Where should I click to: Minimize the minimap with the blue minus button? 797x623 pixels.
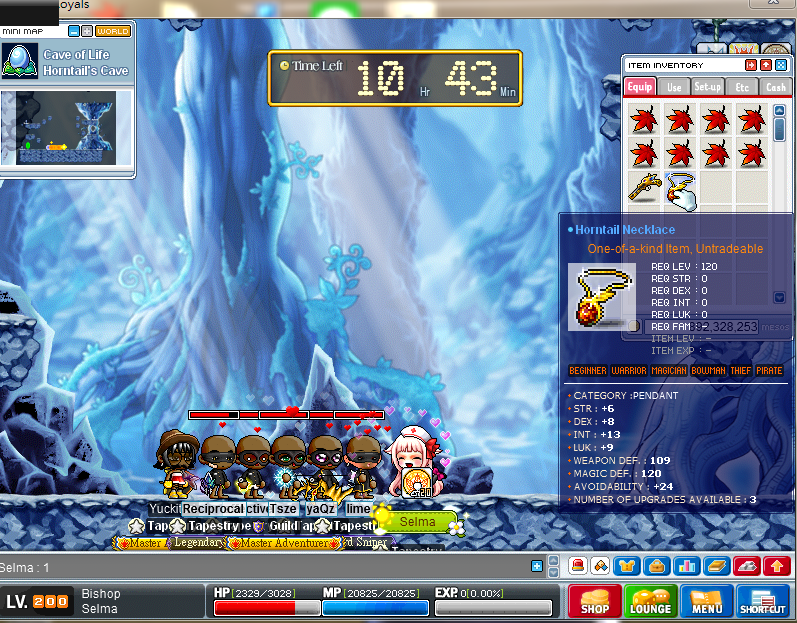[x=74, y=31]
